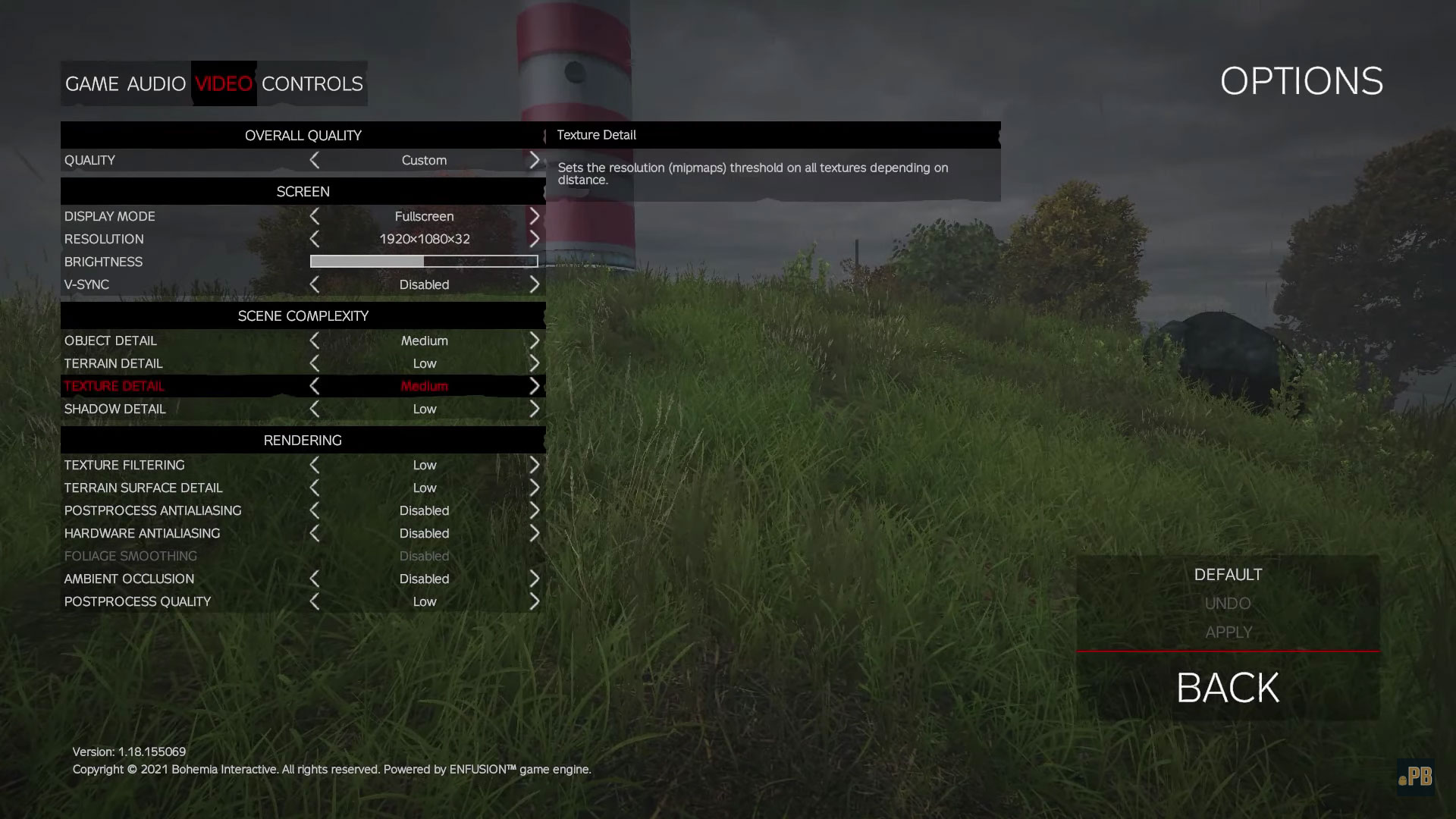Adjust the BRIGHTNESS slider

click(423, 261)
